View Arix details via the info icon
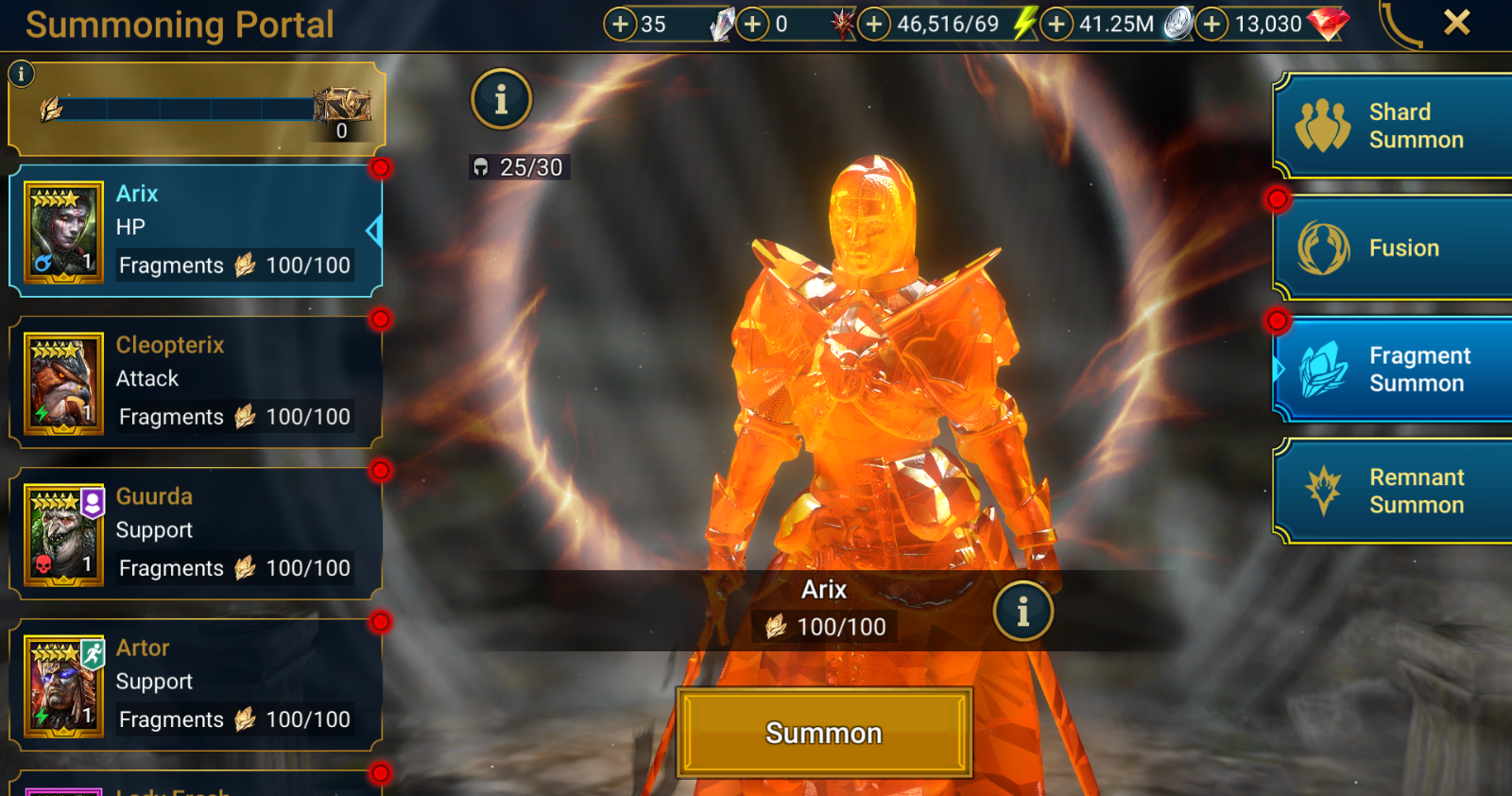 (x=1024, y=611)
